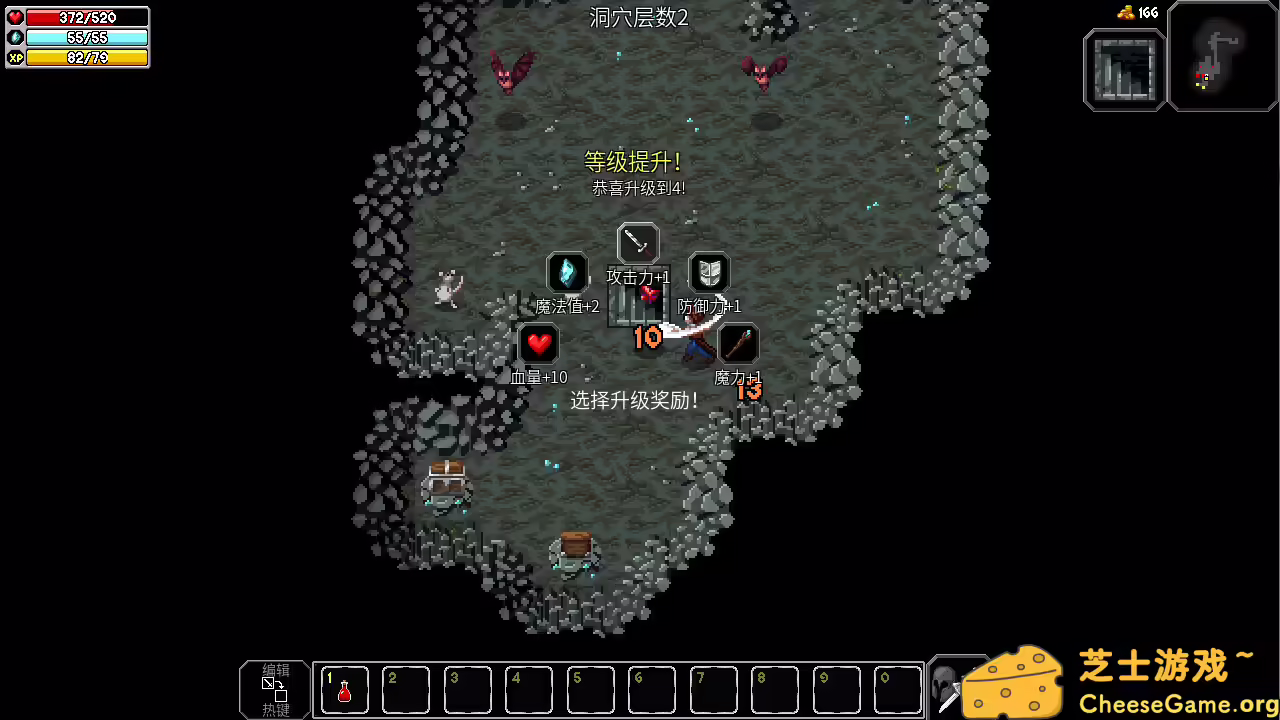
Task: Choose the 魔法值+2 crystal reward
Action: click(x=567, y=272)
